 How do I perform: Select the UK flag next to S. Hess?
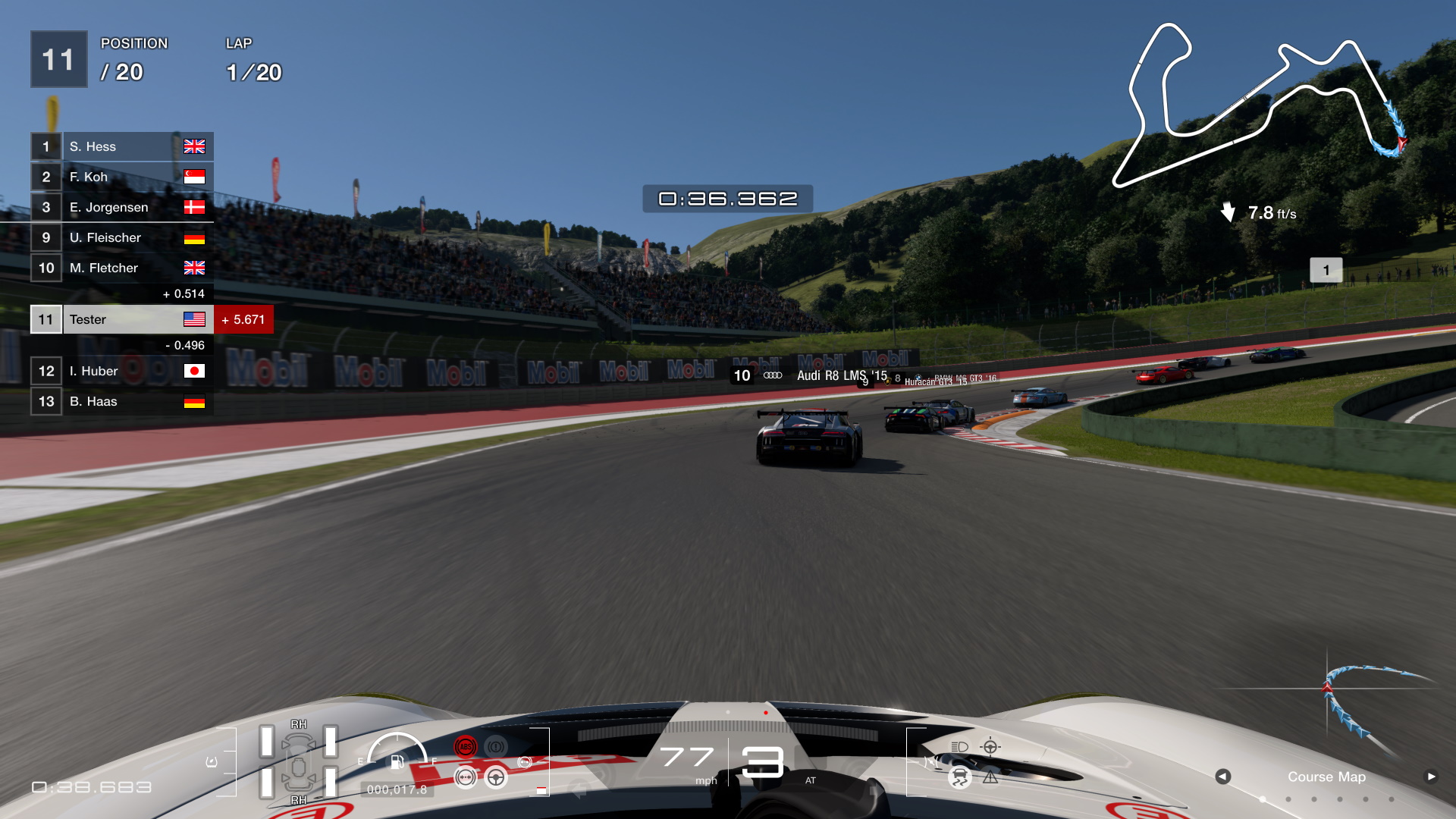[195, 146]
